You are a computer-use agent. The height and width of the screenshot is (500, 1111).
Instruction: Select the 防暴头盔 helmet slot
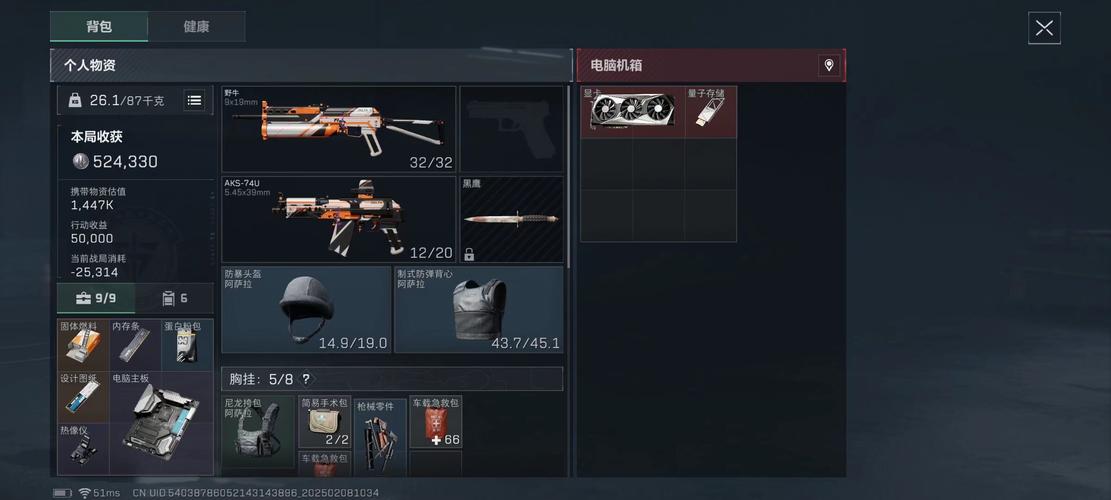[x=306, y=309]
